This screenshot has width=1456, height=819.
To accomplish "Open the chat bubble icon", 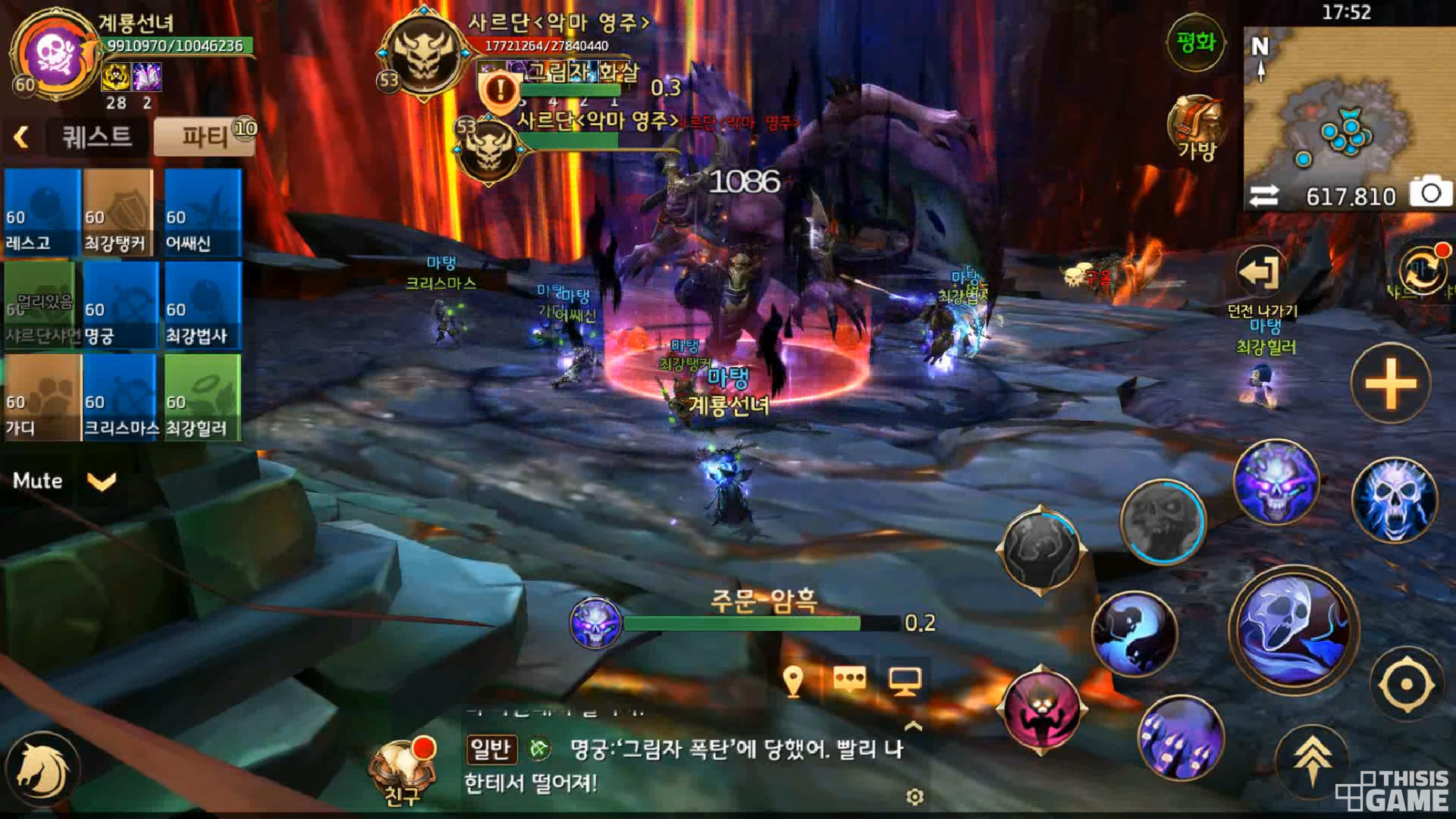I will (849, 679).
